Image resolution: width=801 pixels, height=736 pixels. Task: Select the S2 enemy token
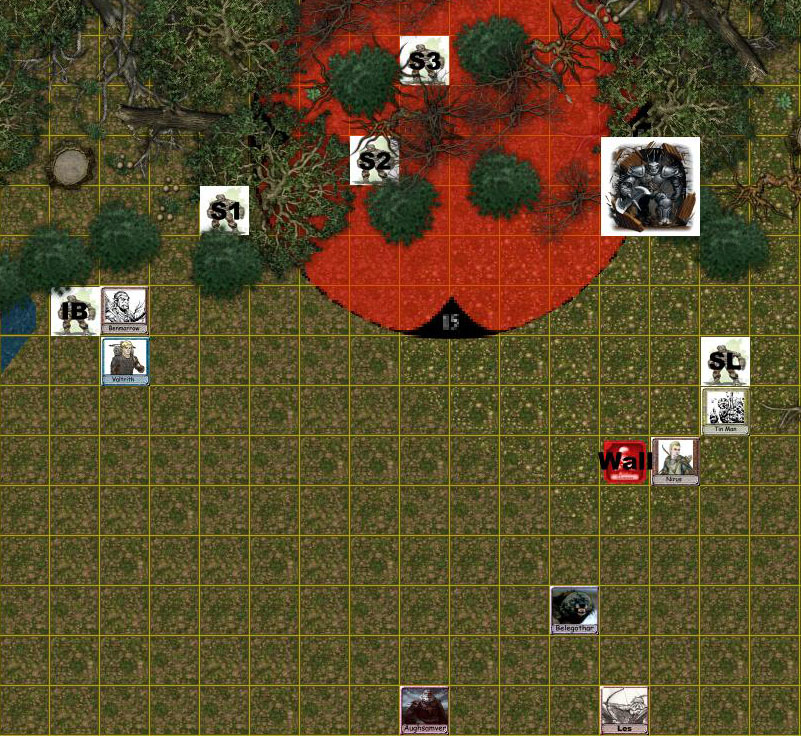[x=374, y=160]
